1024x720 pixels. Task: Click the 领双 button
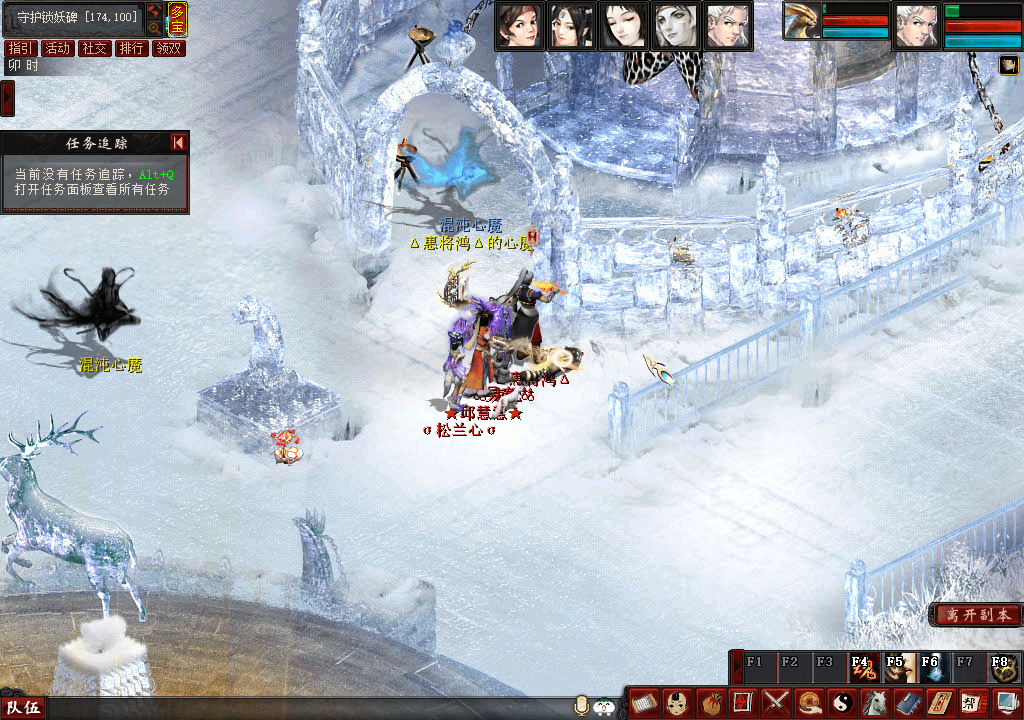click(x=169, y=48)
